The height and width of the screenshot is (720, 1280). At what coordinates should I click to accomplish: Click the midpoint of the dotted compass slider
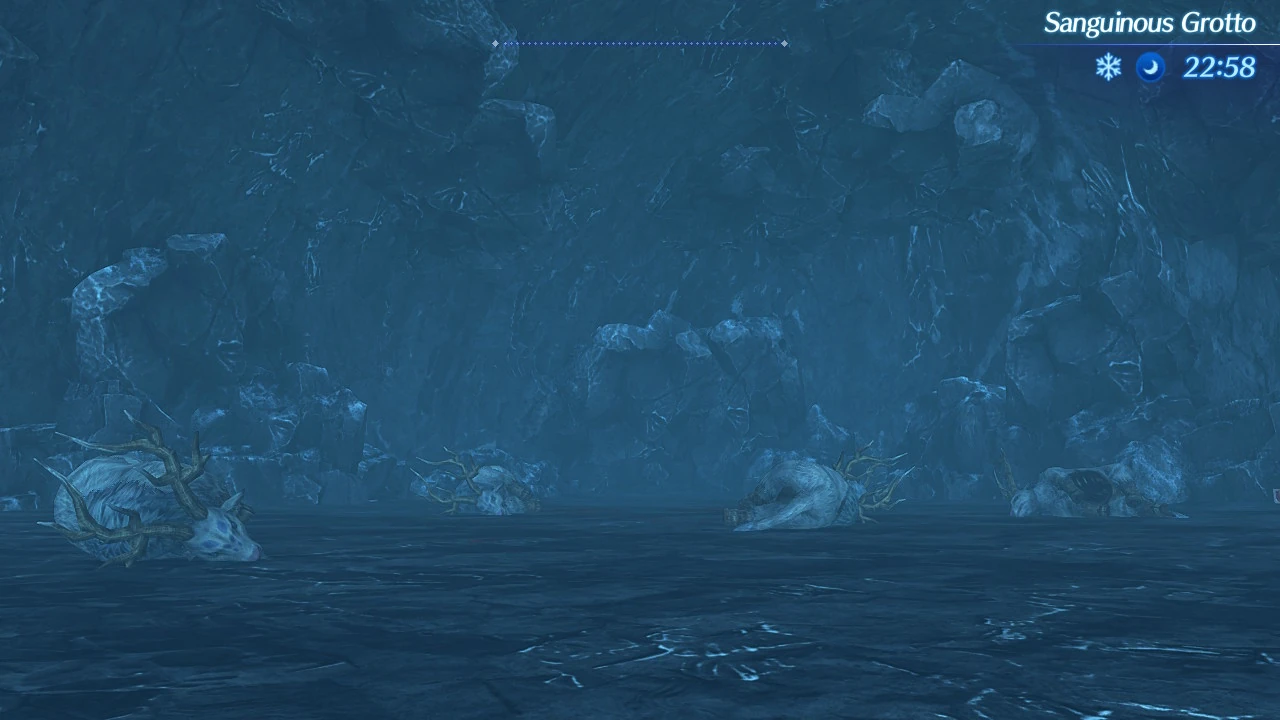tap(640, 43)
